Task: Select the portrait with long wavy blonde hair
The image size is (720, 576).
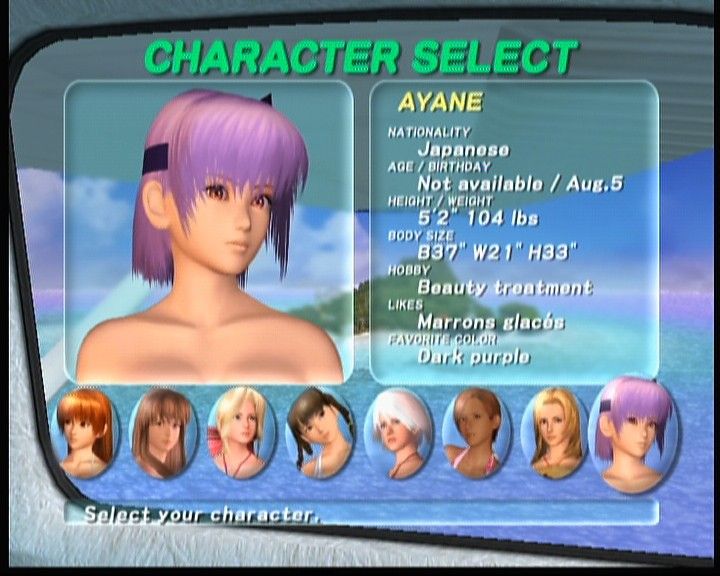Action: (555, 433)
